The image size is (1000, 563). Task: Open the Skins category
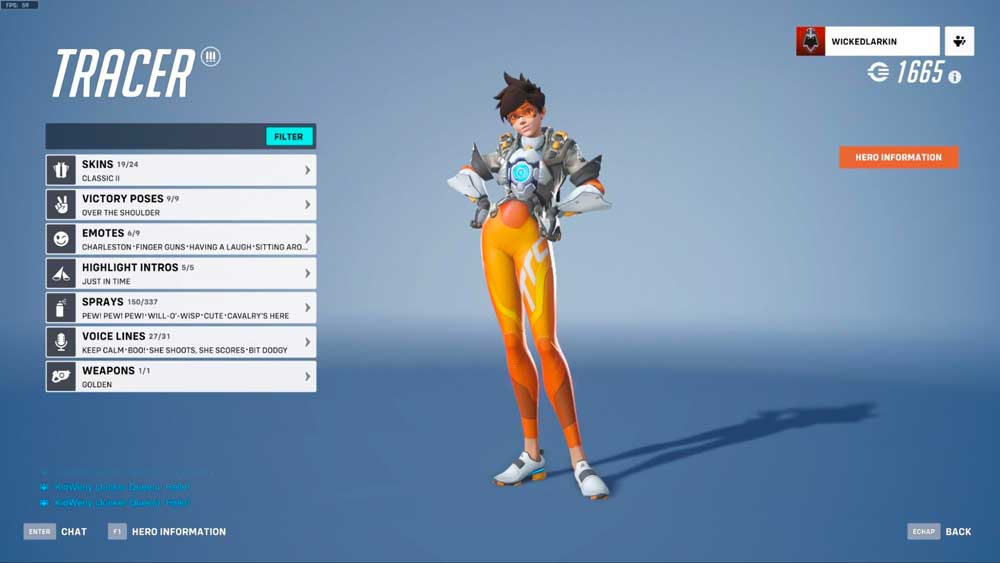181,170
